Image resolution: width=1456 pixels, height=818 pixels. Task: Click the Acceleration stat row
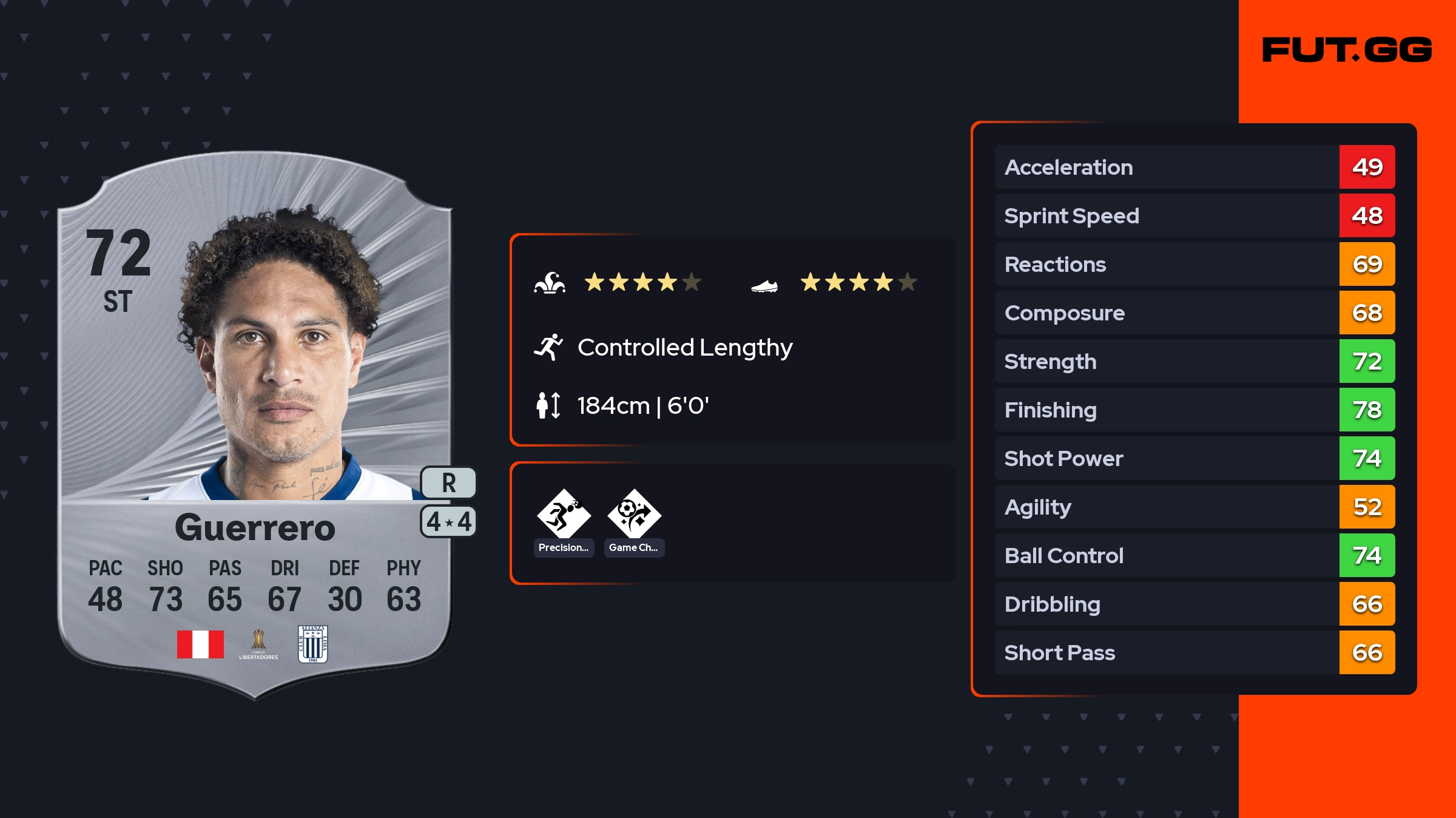[x=1194, y=167]
